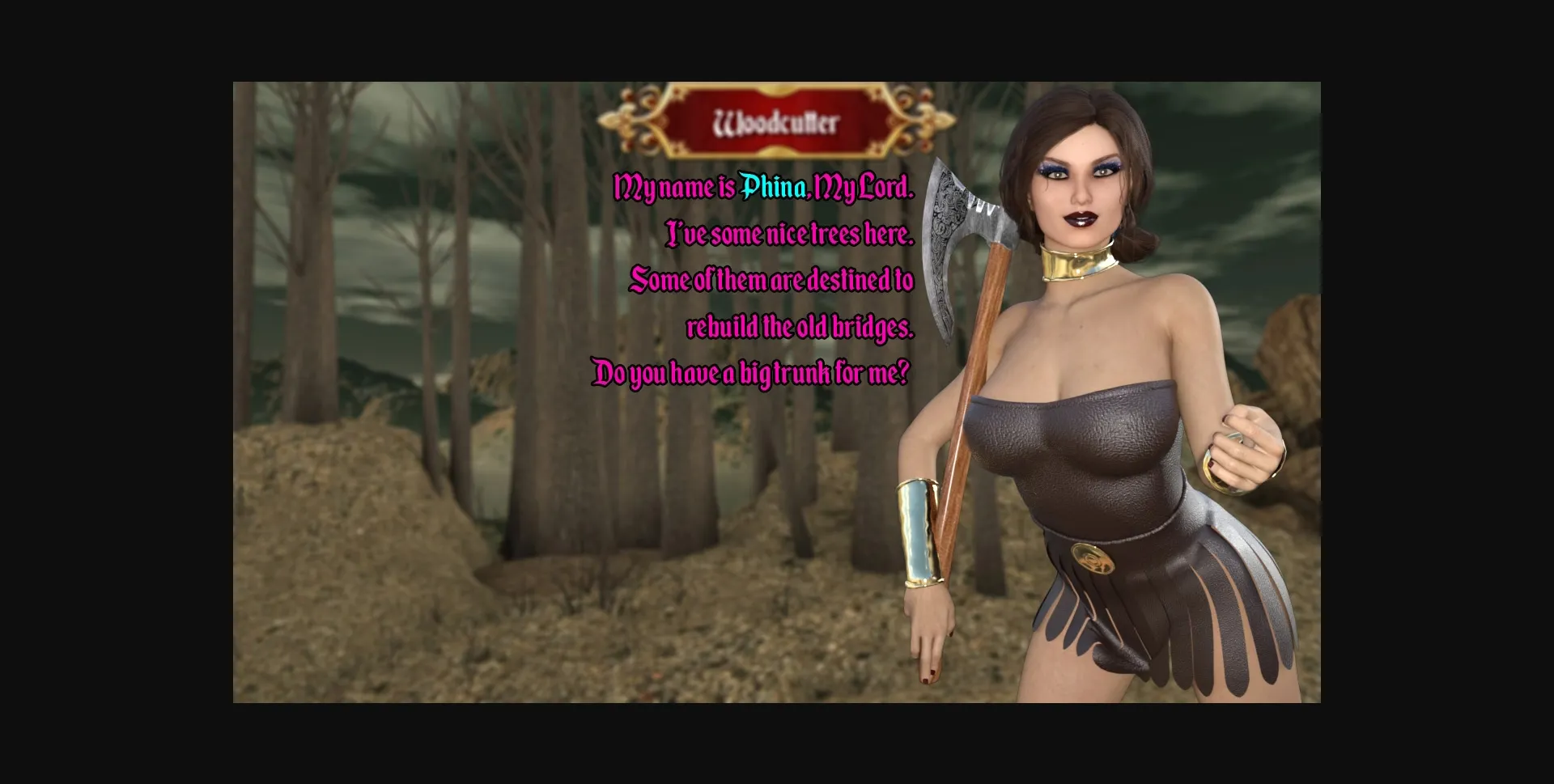
Task: Click the dialogue line about rebuilding old bridges
Action: coord(800,328)
